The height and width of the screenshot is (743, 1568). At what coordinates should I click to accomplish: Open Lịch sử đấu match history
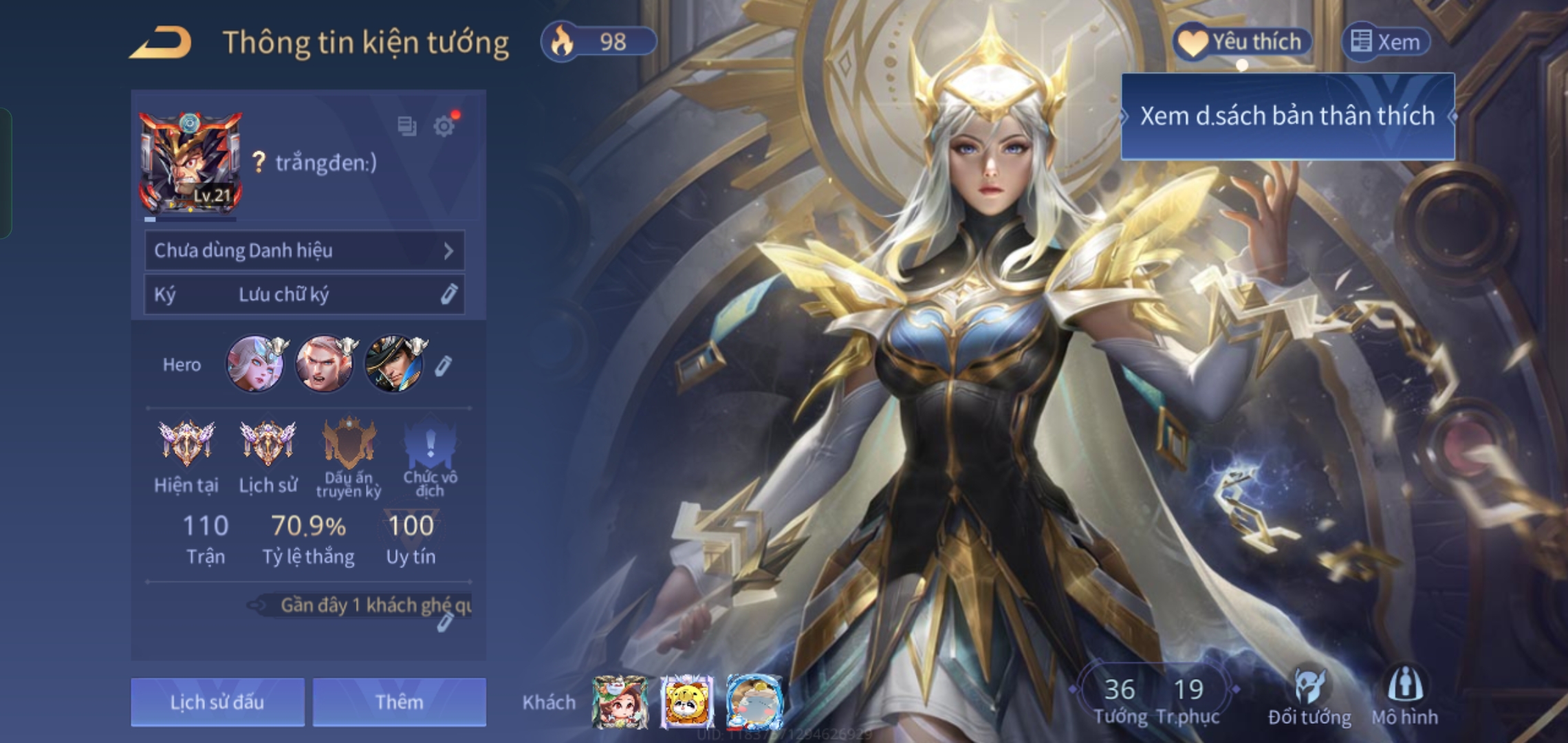click(217, 702)
